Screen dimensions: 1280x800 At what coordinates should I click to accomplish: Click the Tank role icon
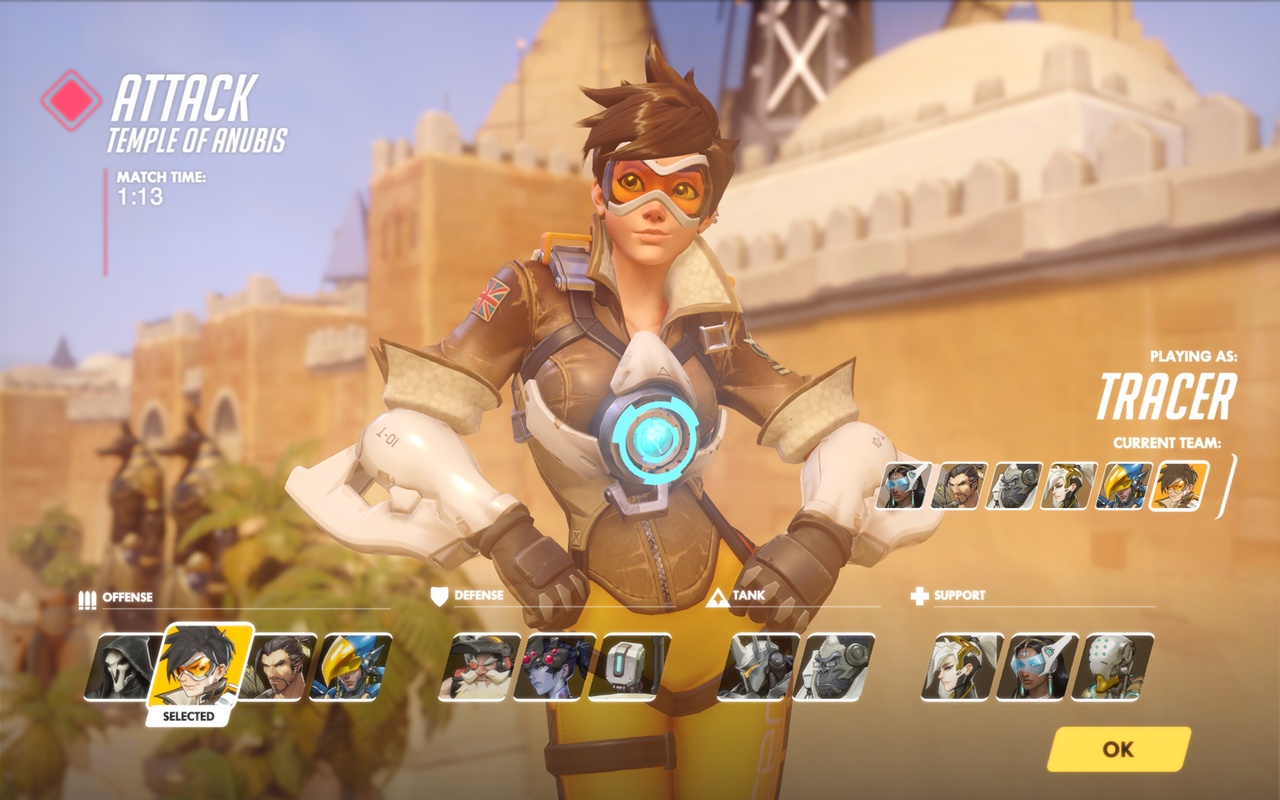pos(719,597)
